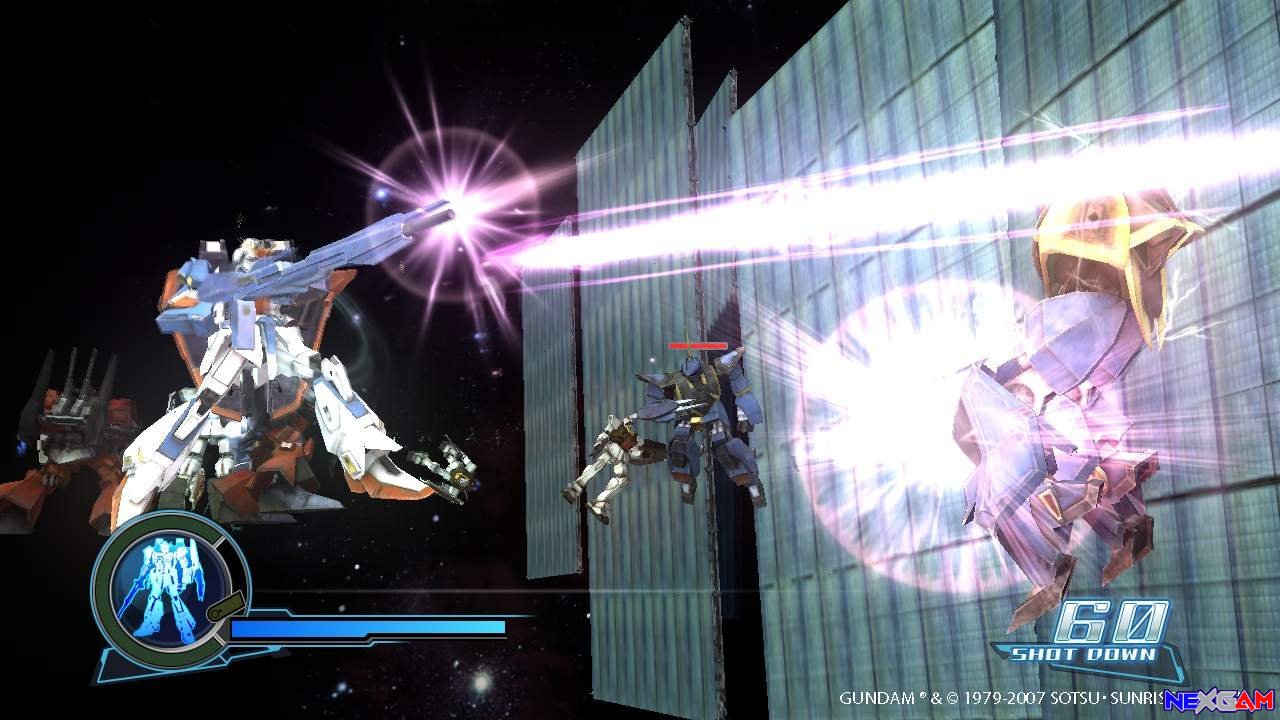Screen dimensions: 1280x720
Task: Click the NEXGAM watermark logo
Action: pos(1219,700)
